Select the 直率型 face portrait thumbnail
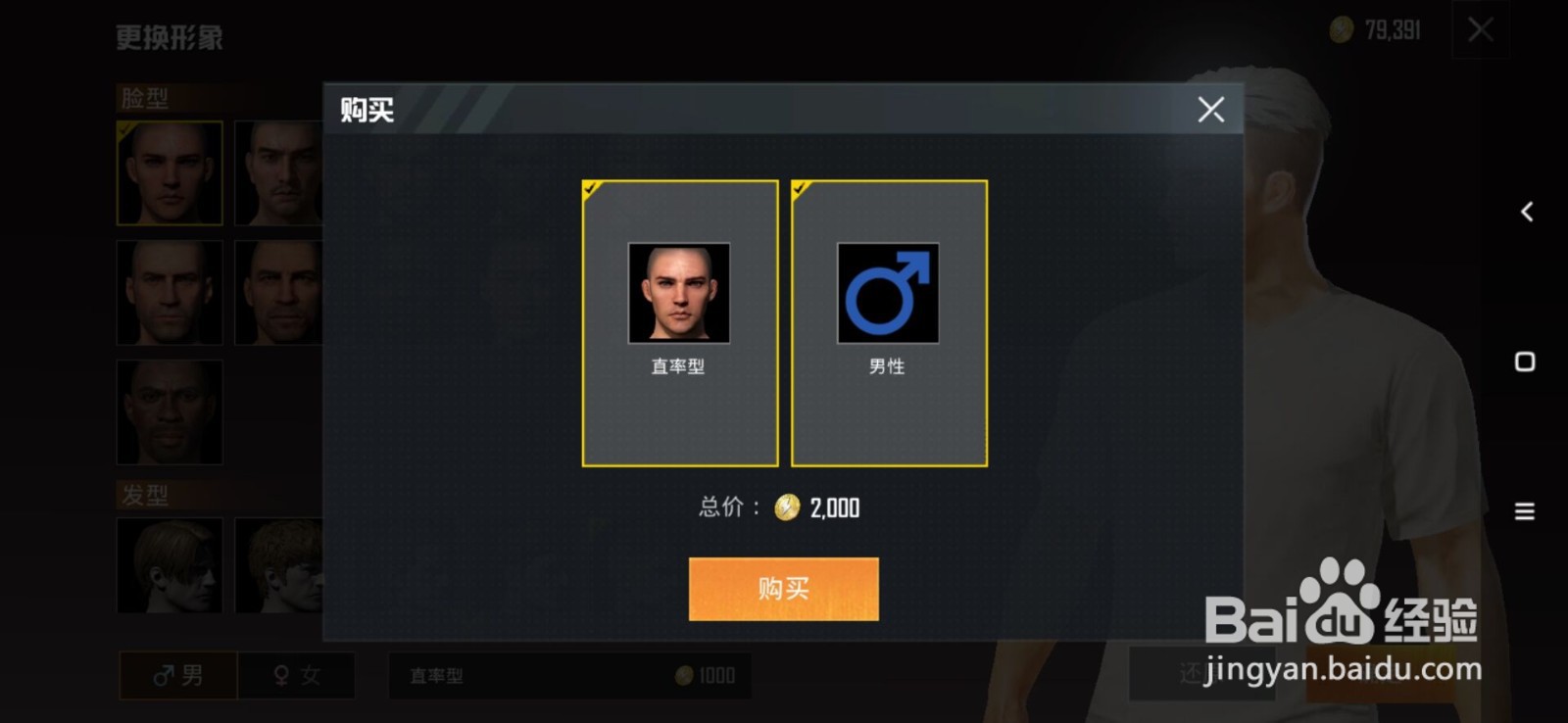1568x723 pixels. tap(678, 292)
